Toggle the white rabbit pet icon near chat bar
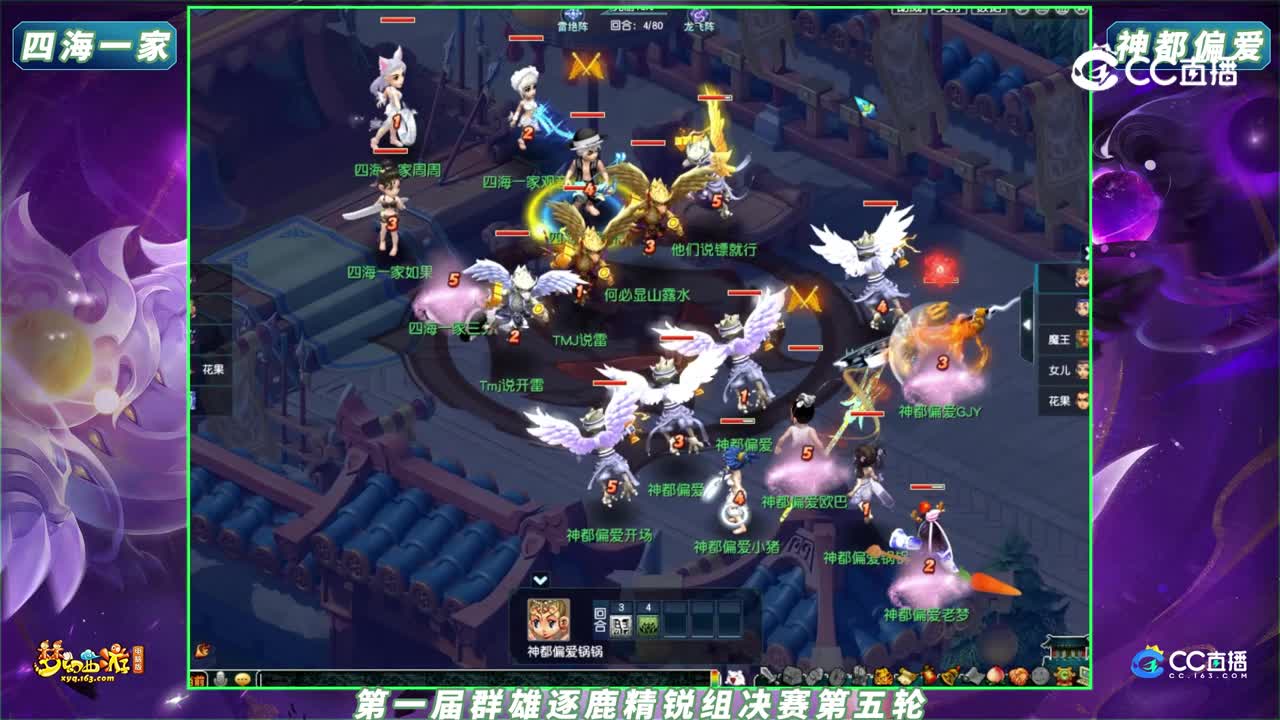This screenshot has height=720, width=1280. (x=735, y=676)
